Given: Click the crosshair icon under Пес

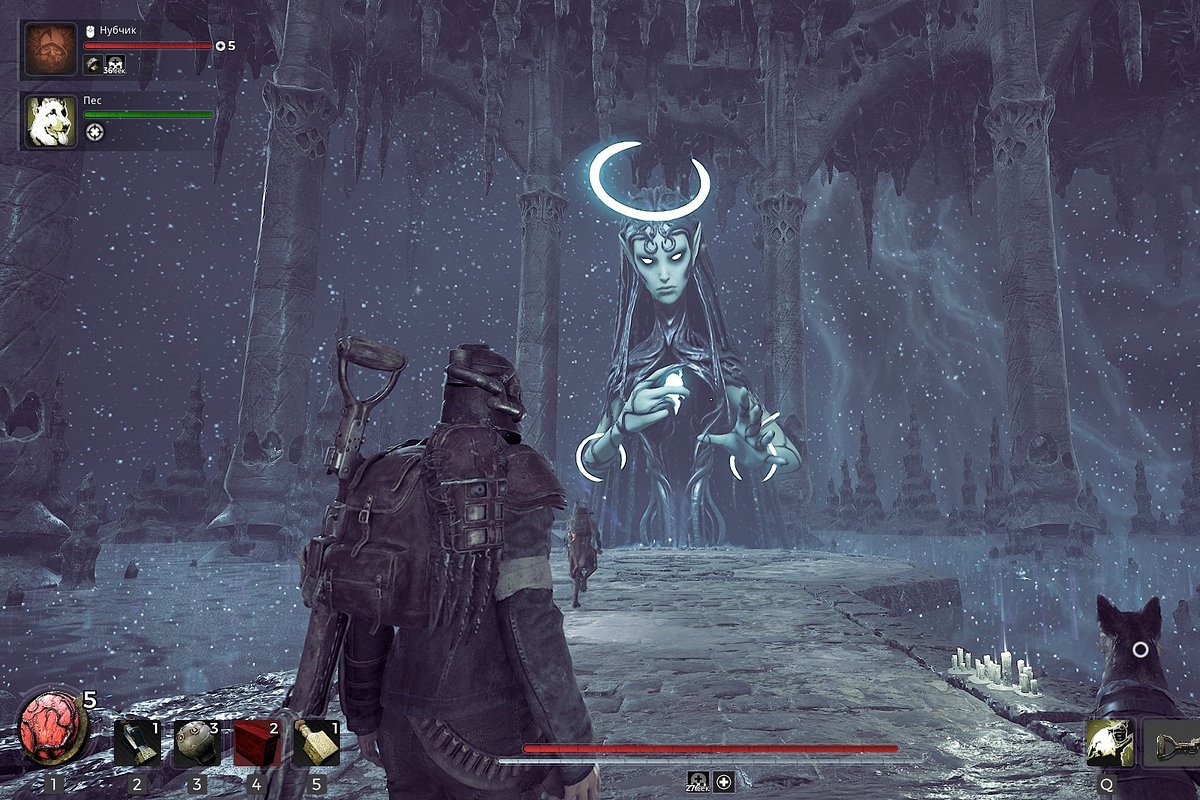Looking at the screenshot, I should (x=94, y=132).
